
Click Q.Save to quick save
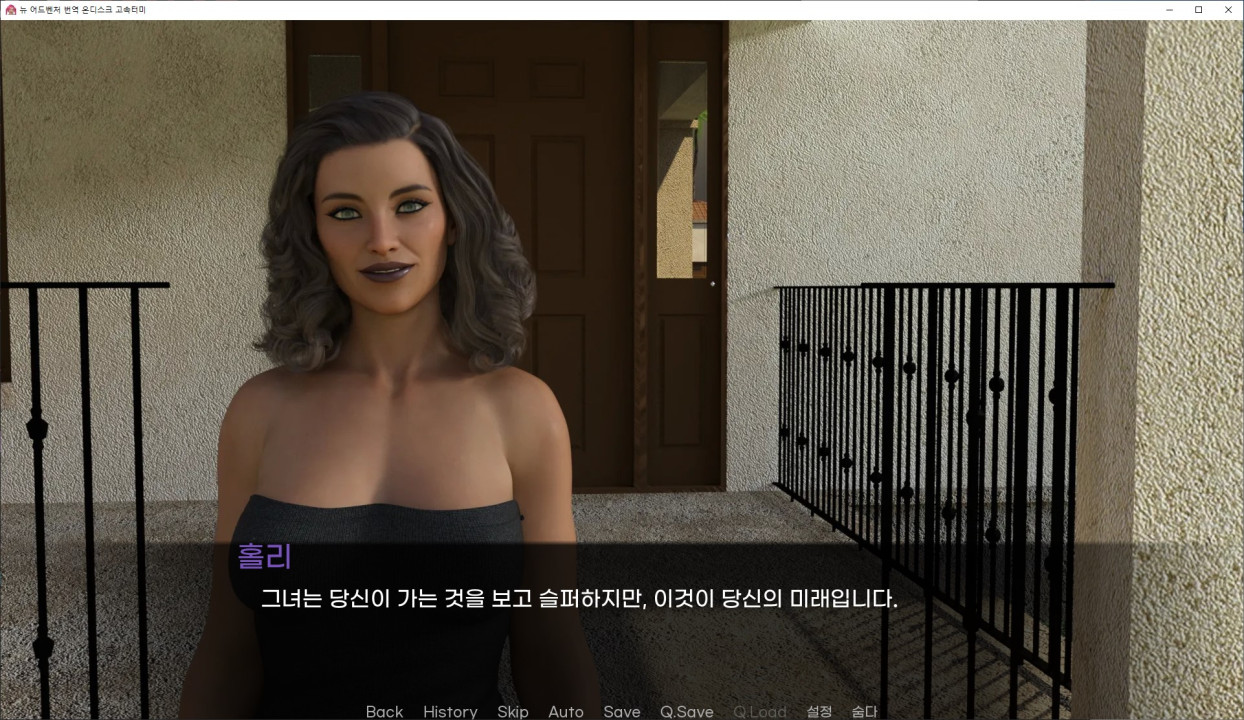(687, 711)
